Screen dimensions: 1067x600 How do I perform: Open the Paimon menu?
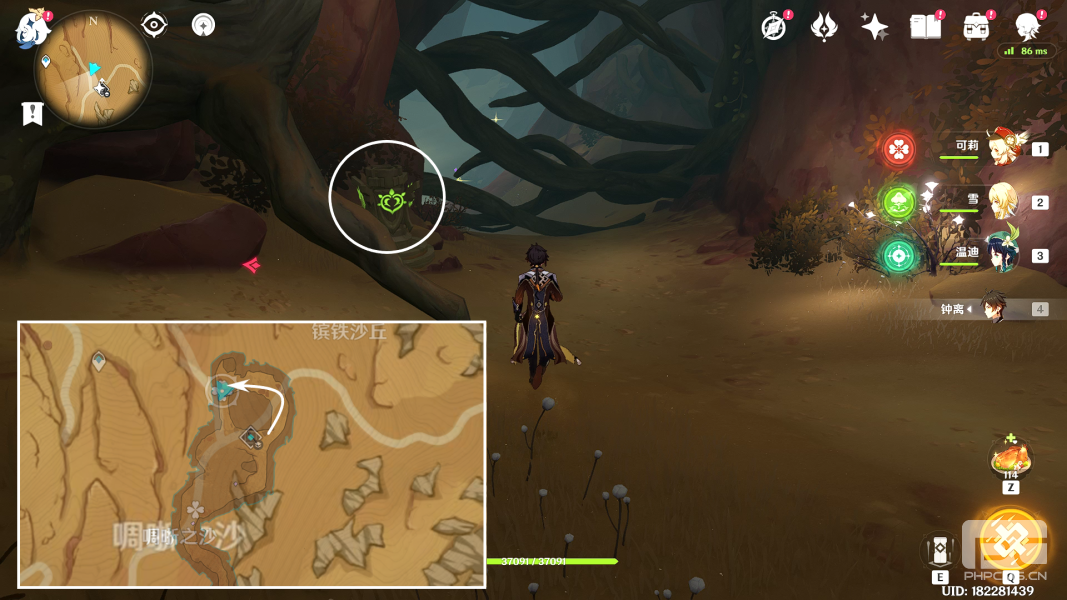pos(32,28)
